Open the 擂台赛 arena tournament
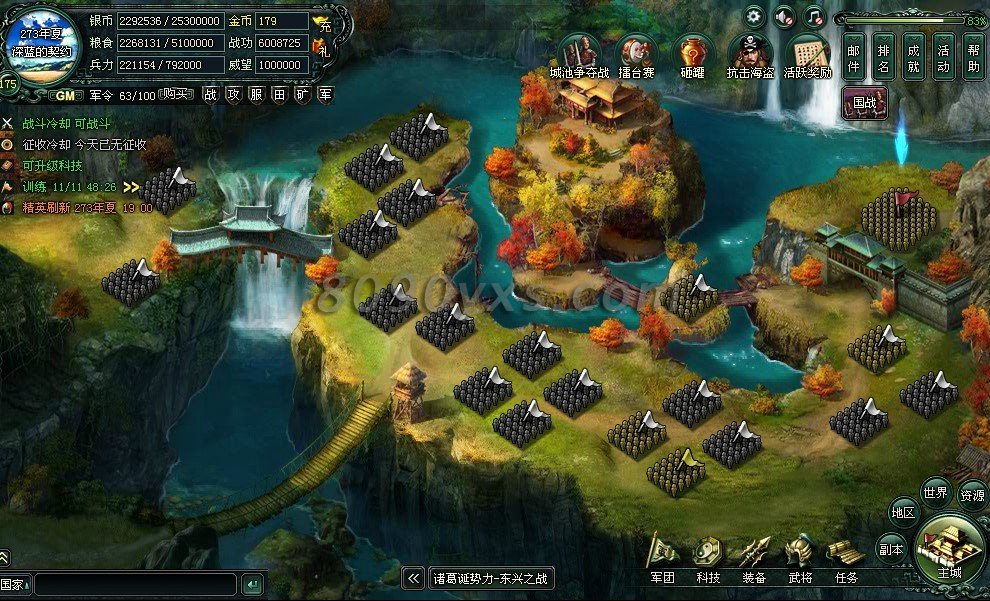 point(636,53)
